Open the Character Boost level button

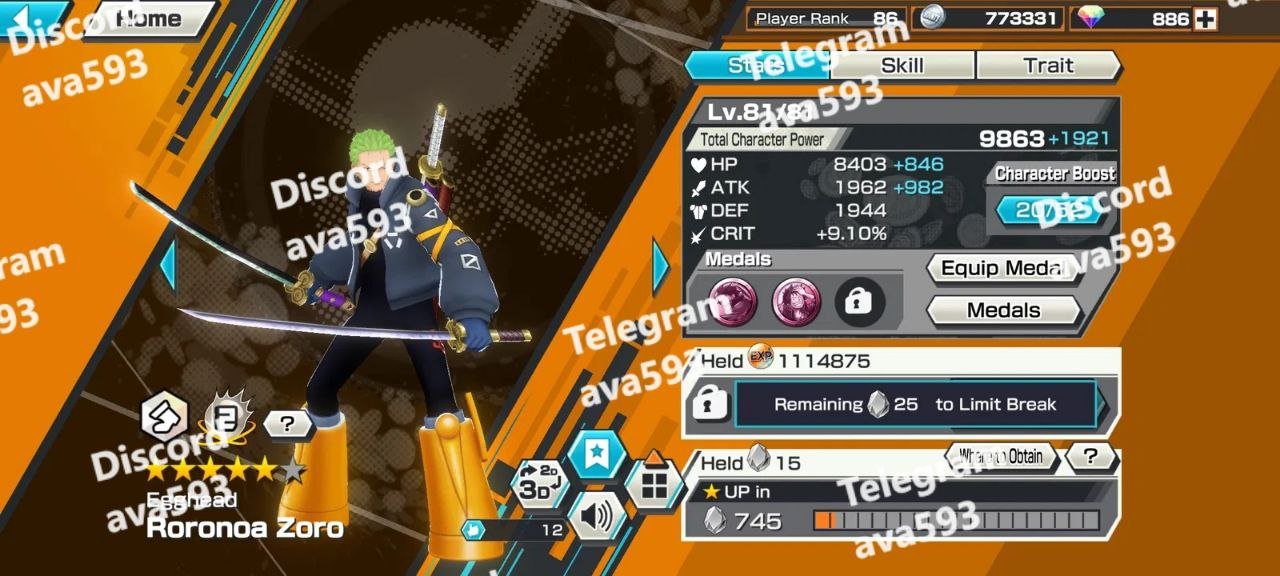pyautogui.click(x=1055, y=211)
